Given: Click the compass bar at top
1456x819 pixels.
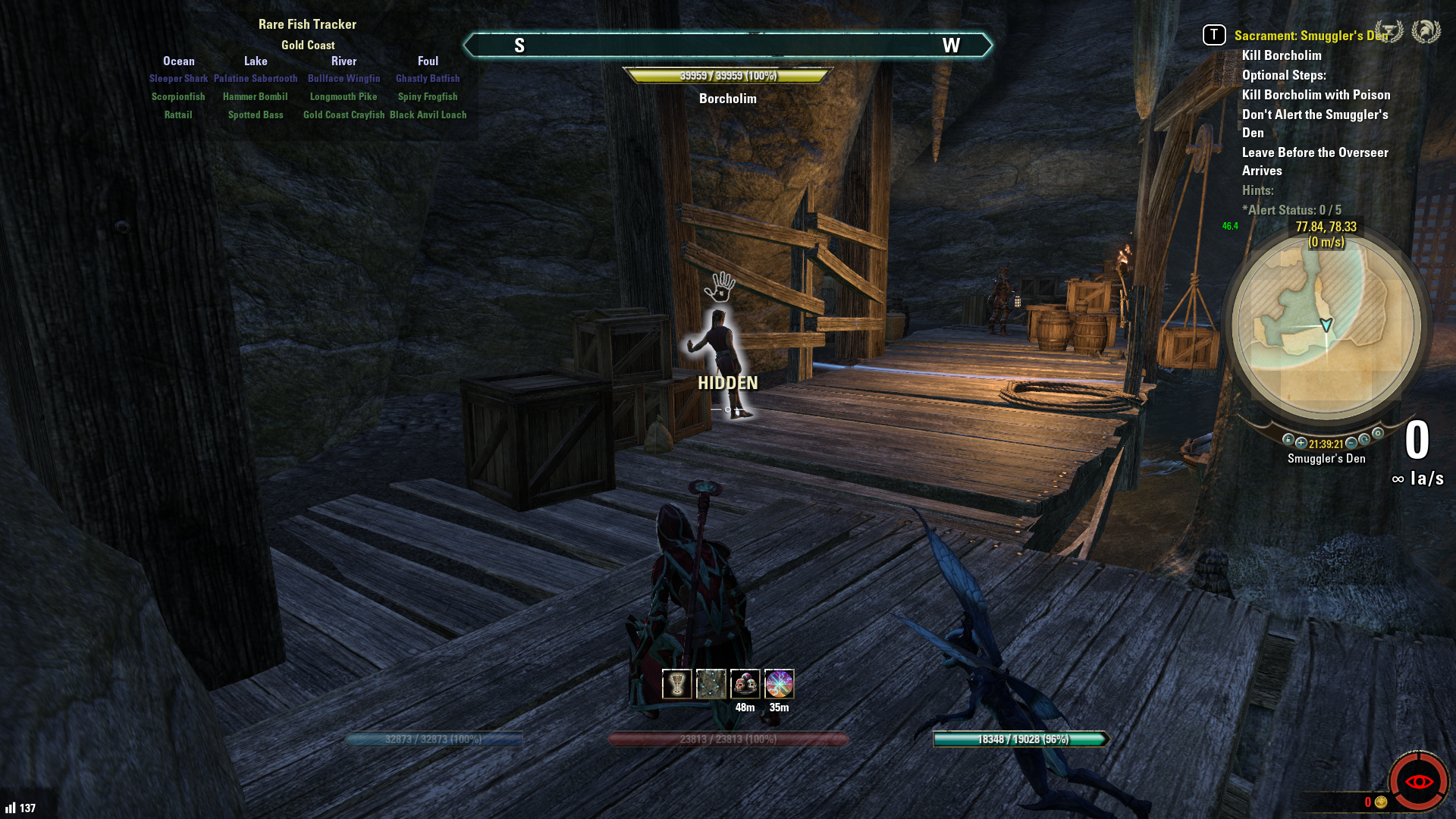Looking at the screenshot, I should pos(728,45).
